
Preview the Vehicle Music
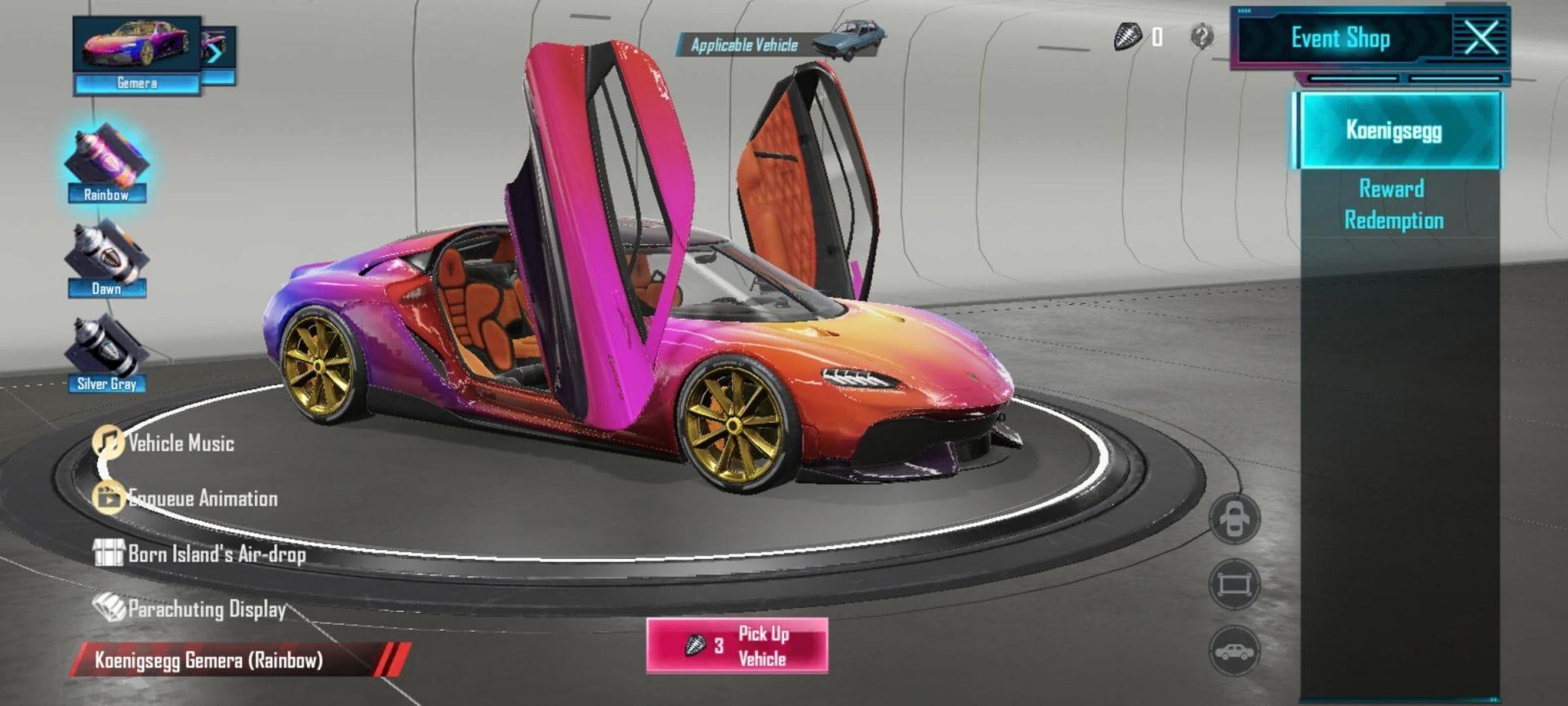click(163, 444)
